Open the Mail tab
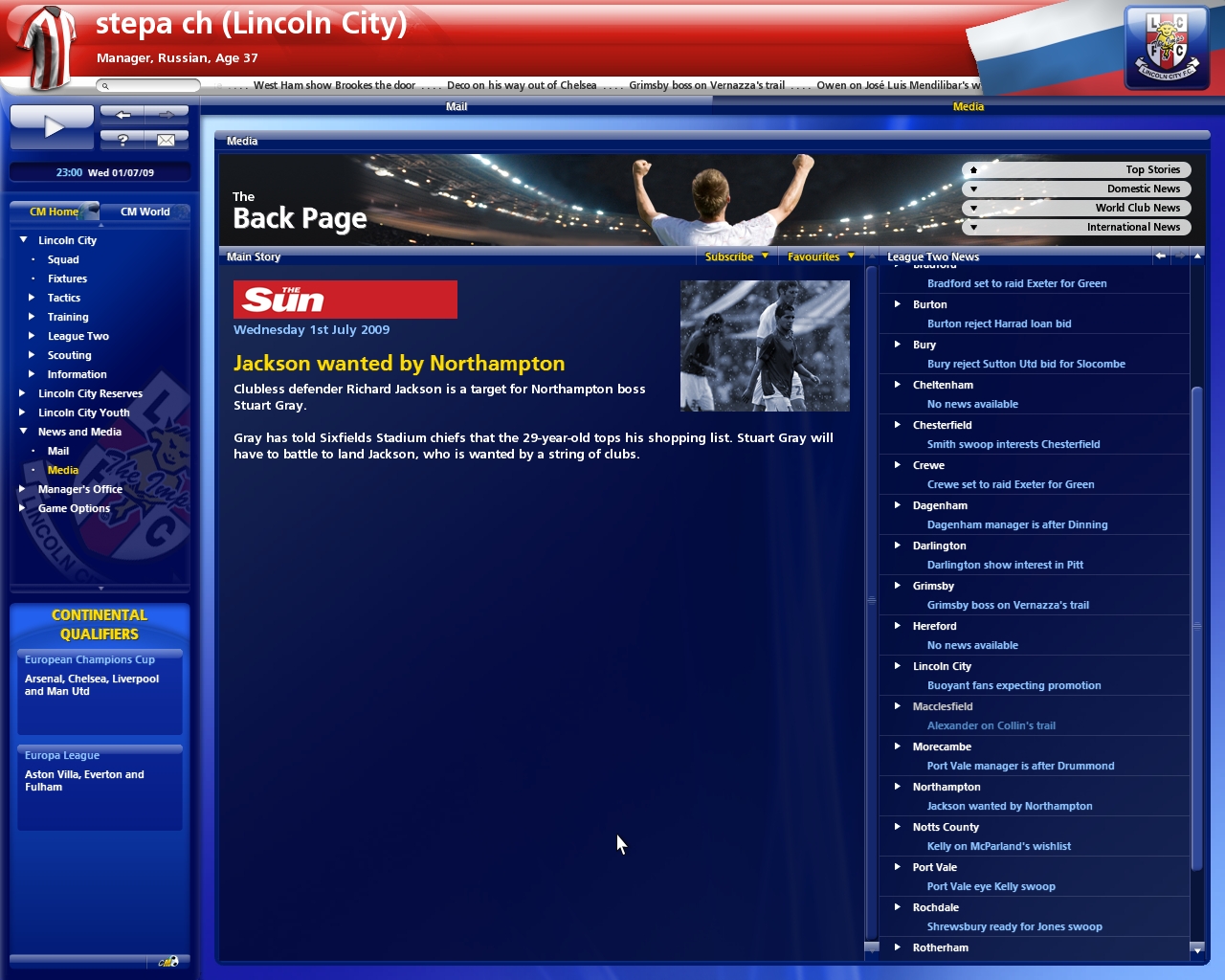1225x980 pixels. coord(457,106)
